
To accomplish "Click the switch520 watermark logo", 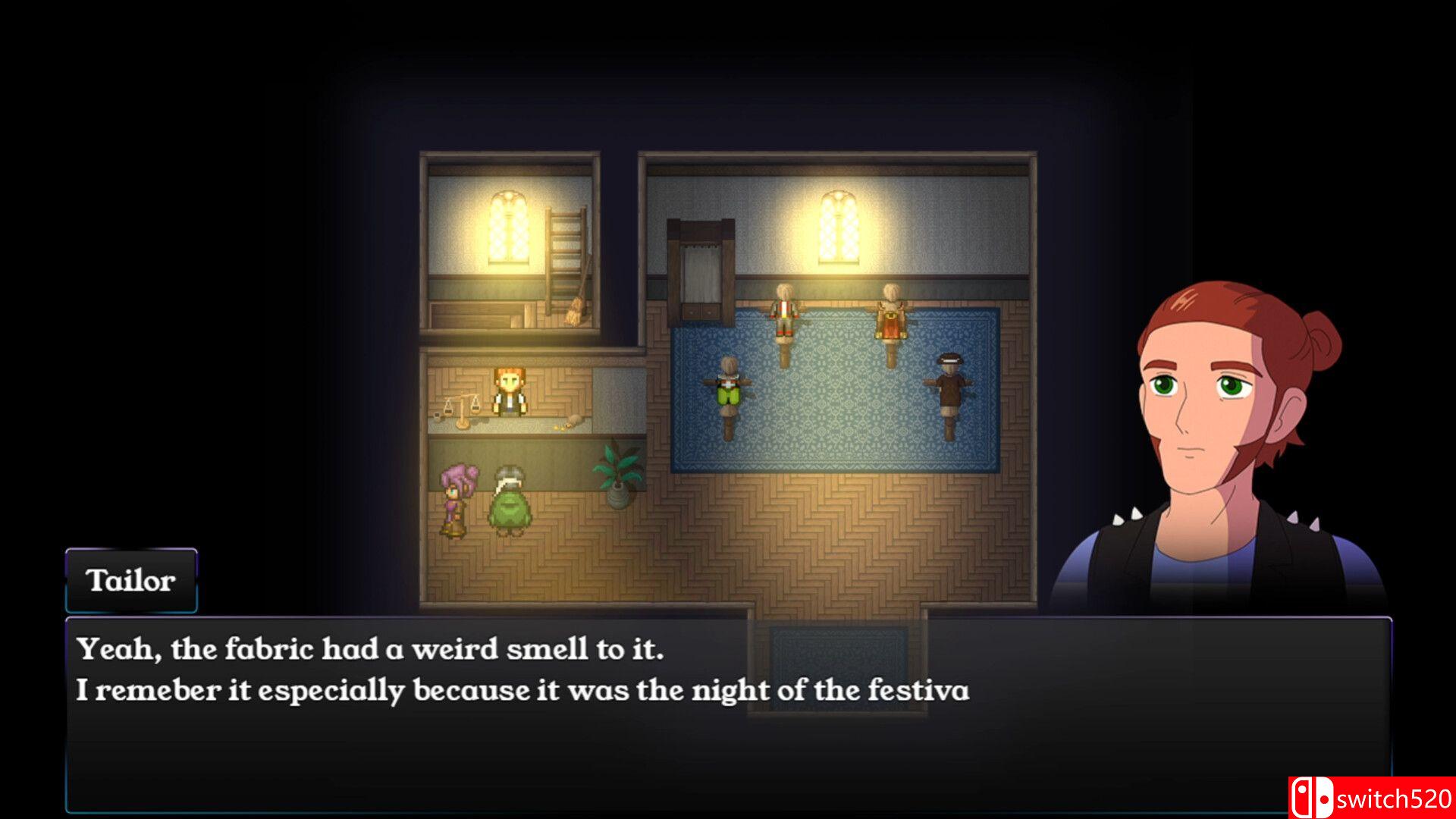I will coord(1371,798).
